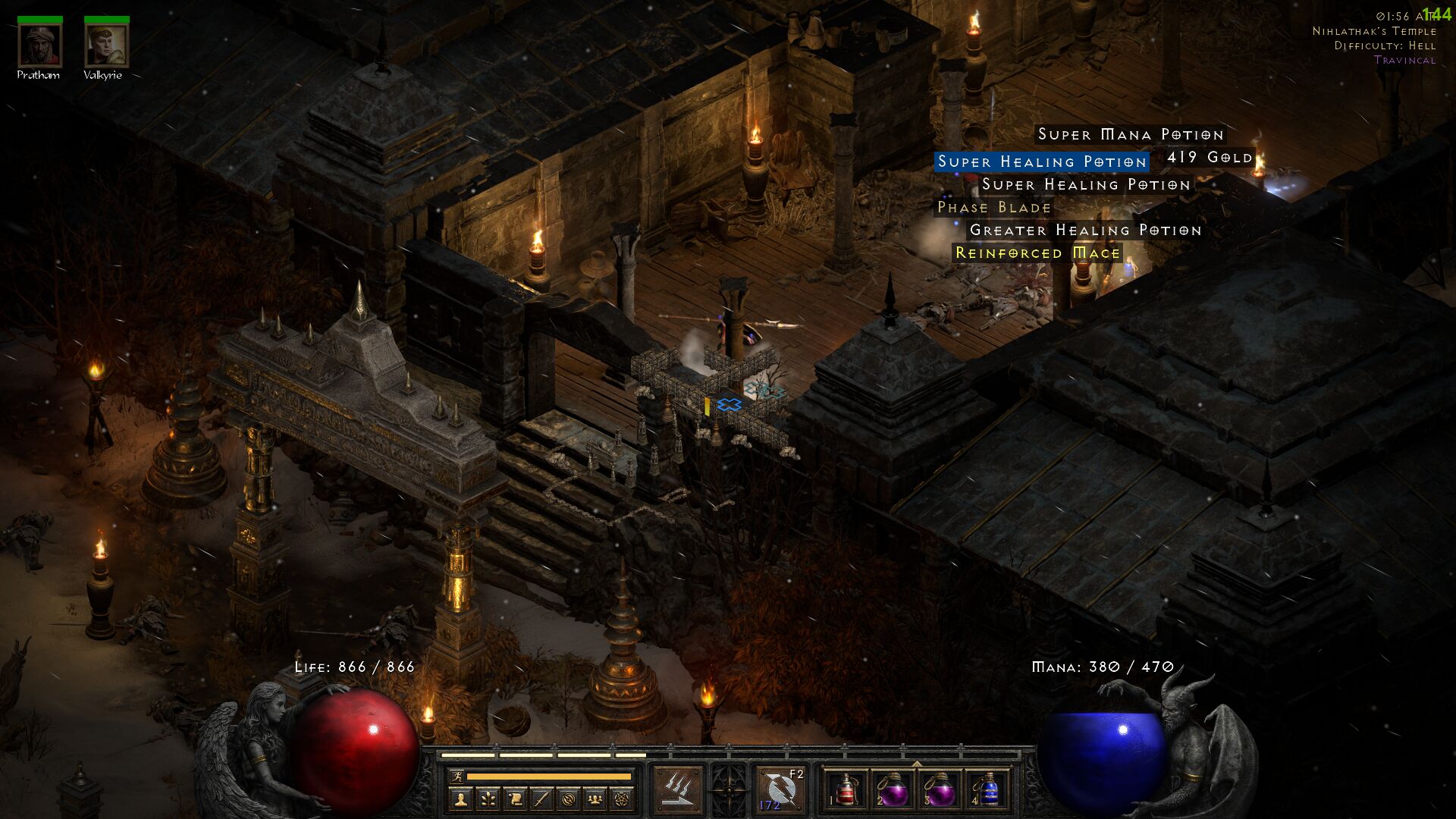Use the red healing potion in belt slot 1
This screenshot has height=819, width=1456.
(846, 789)
